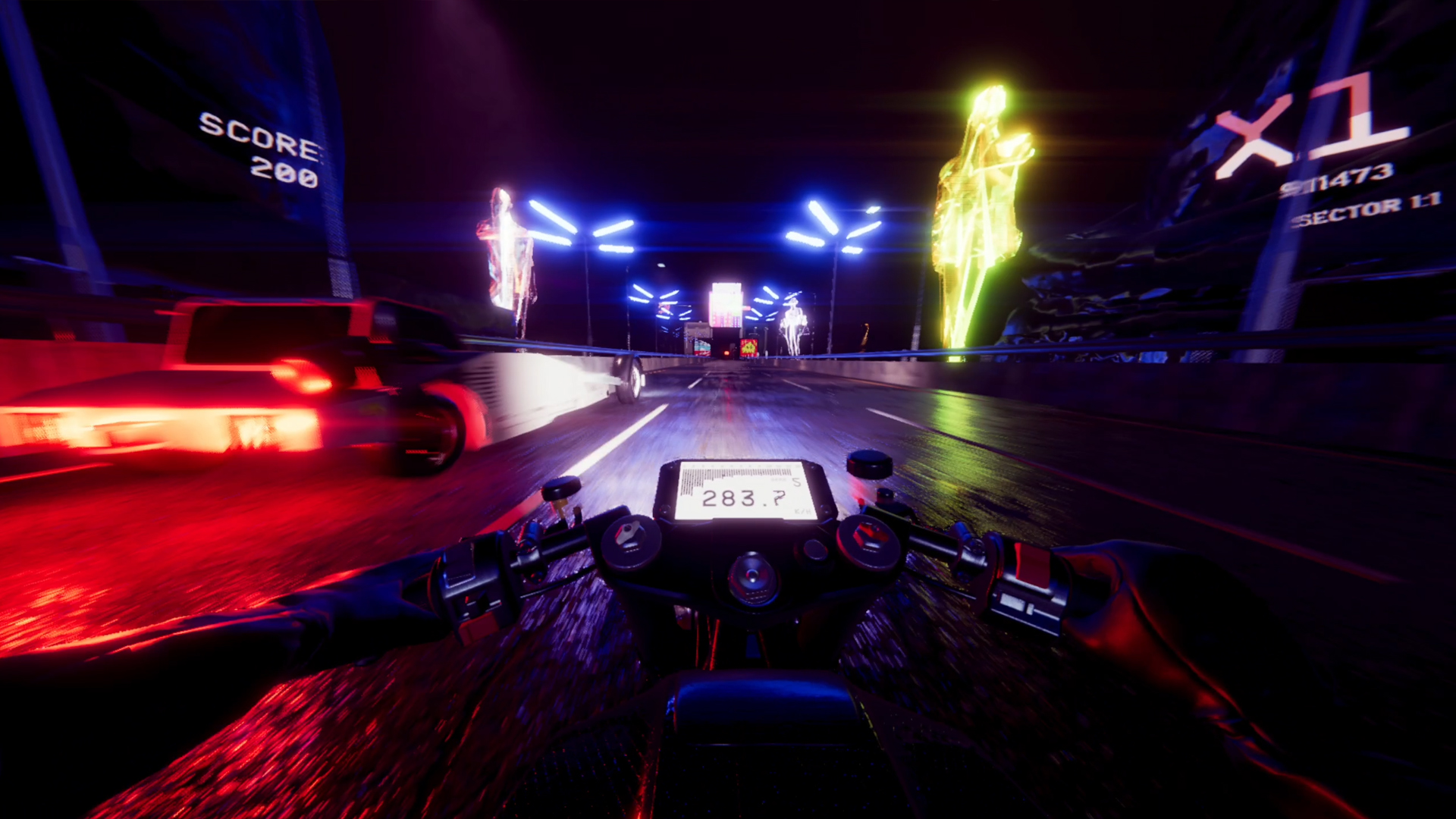Image resolution: width=1456 pixels, height=819 pixels.
Task: Click the gear indicator S on the dash
Action: click(x=798, y=481)
